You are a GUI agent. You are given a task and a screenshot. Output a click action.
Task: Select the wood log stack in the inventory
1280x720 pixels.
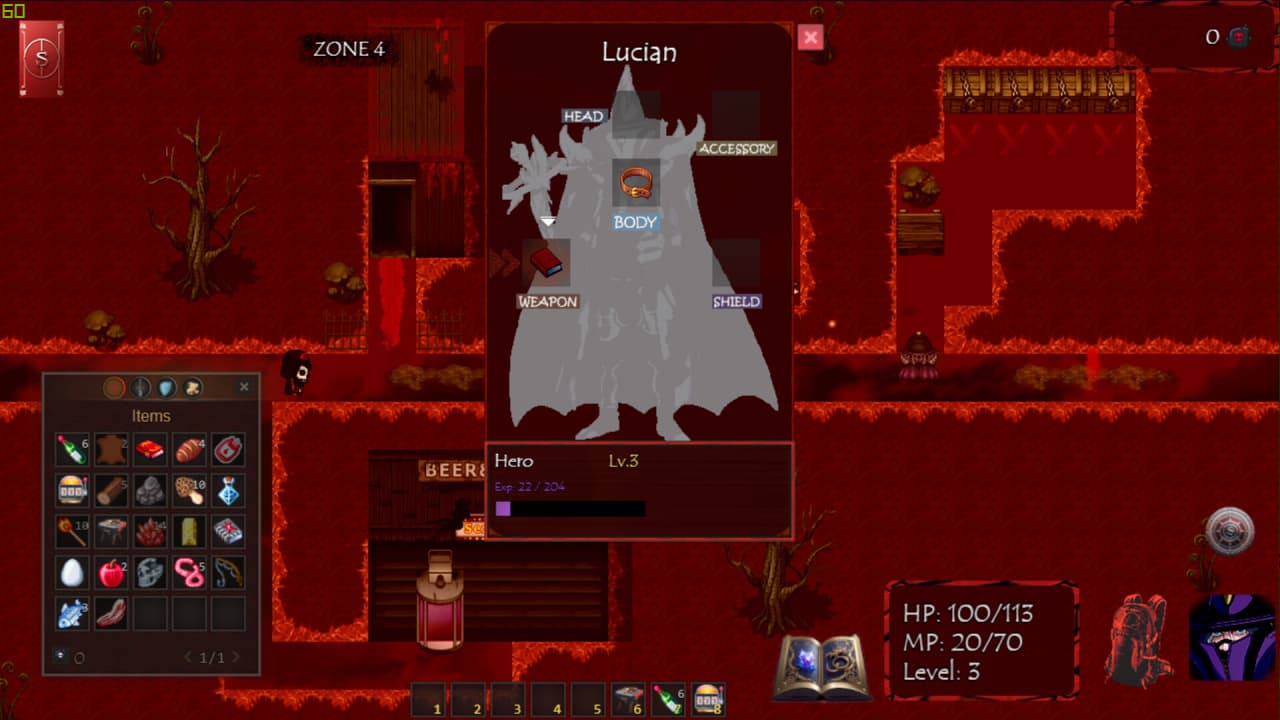tap(111, 490)
